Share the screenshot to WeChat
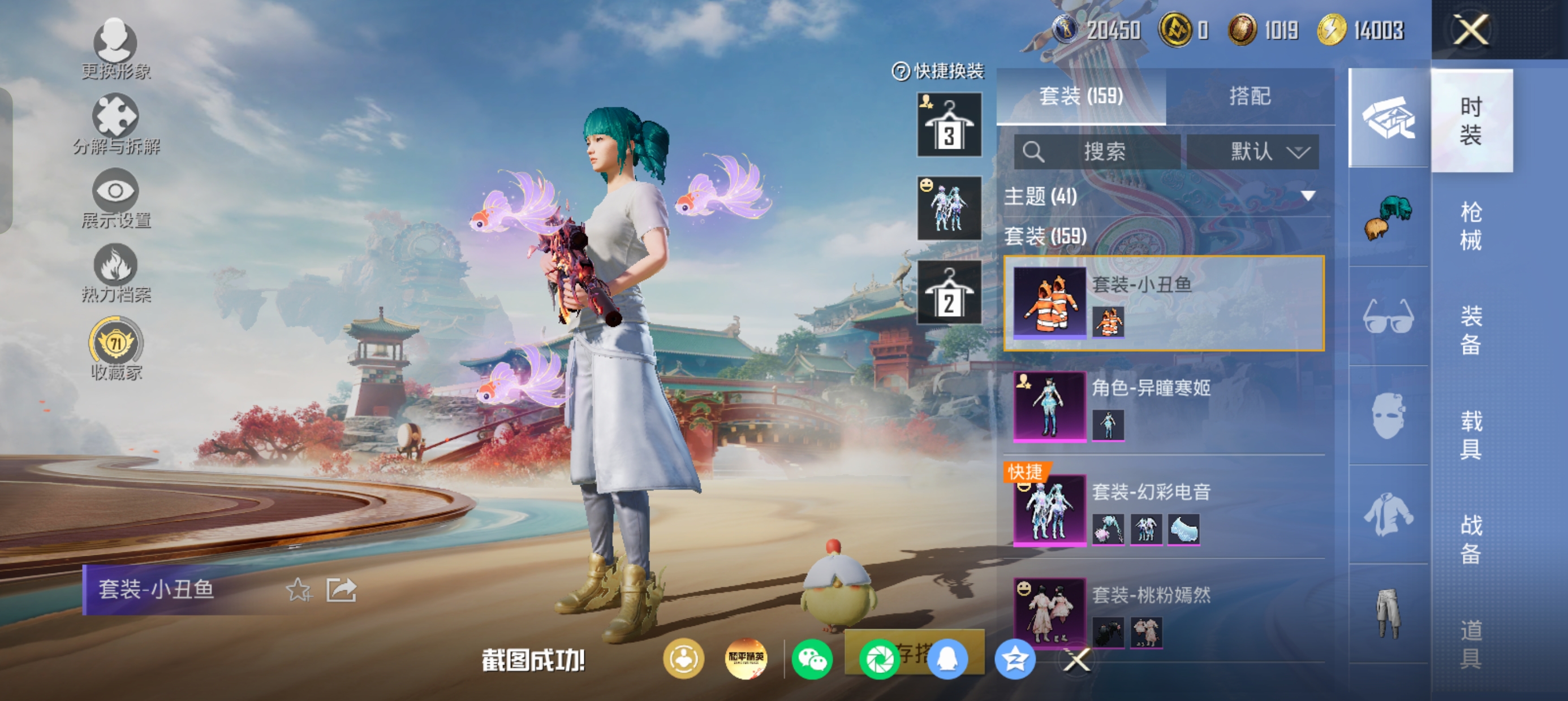The image size is (1568, 701). tap(811, 659)
